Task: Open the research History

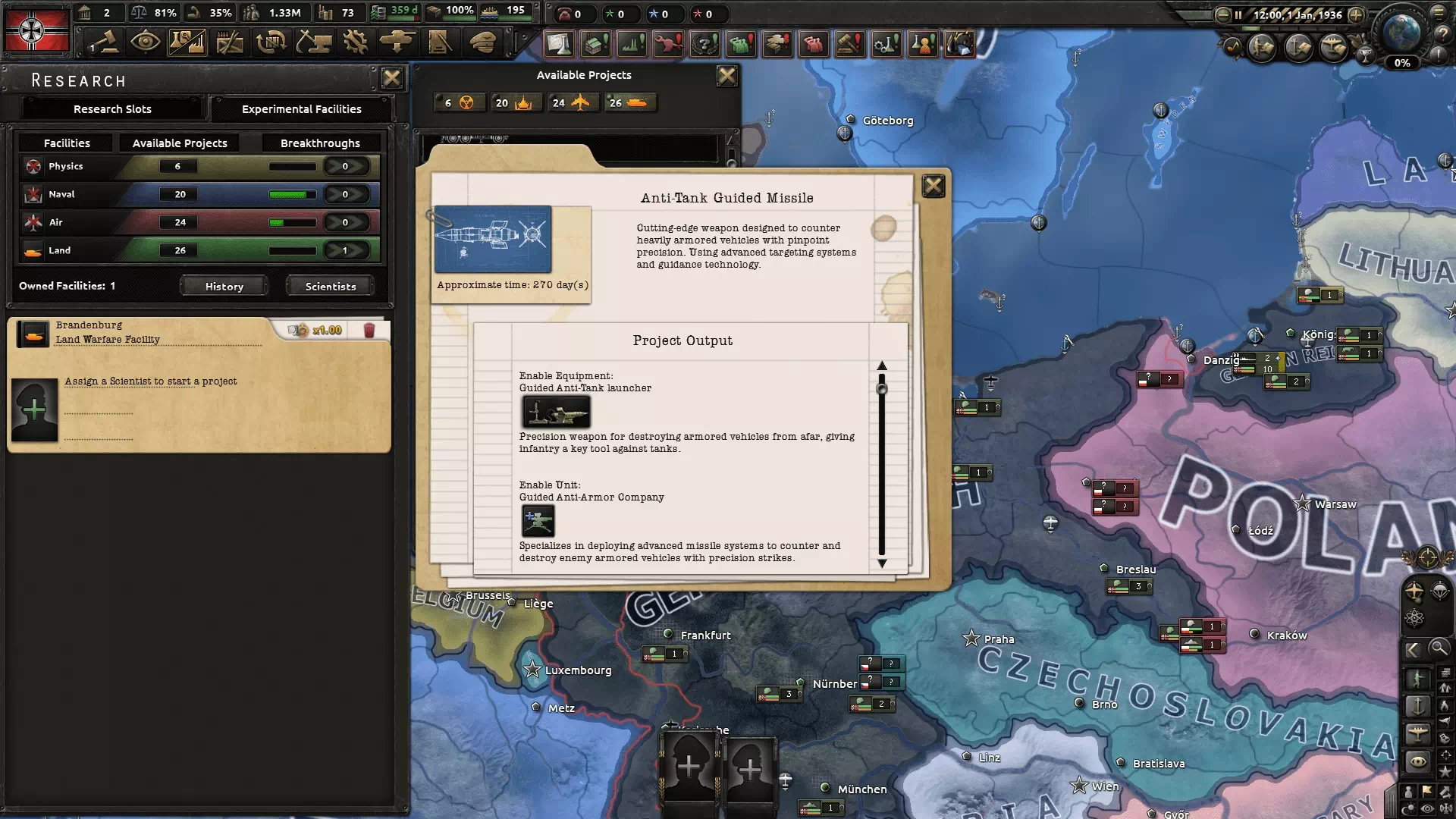Action: point(224,287)
